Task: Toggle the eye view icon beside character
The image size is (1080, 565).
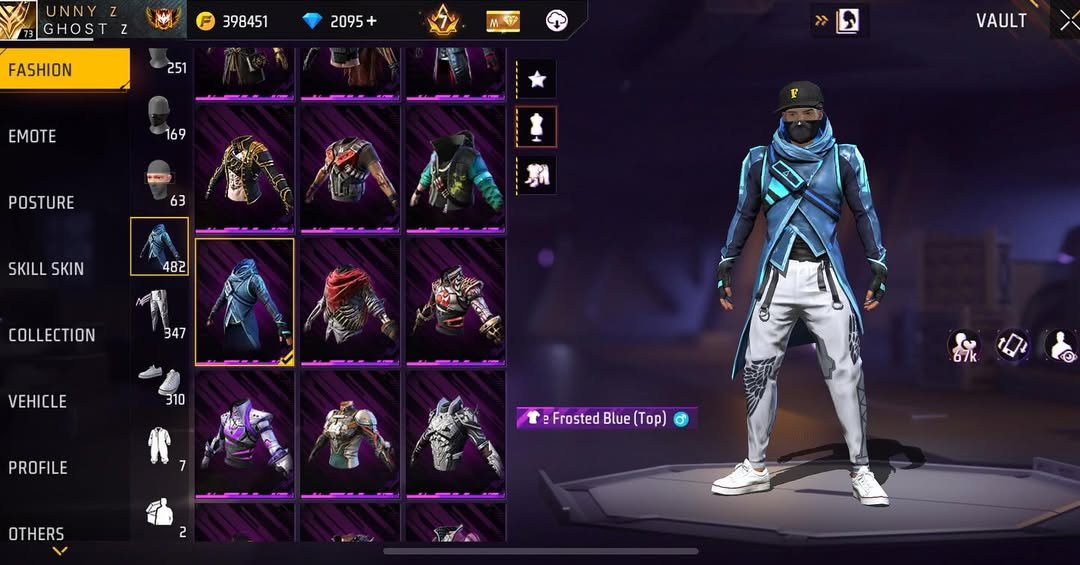Action: coord(1061,346)
